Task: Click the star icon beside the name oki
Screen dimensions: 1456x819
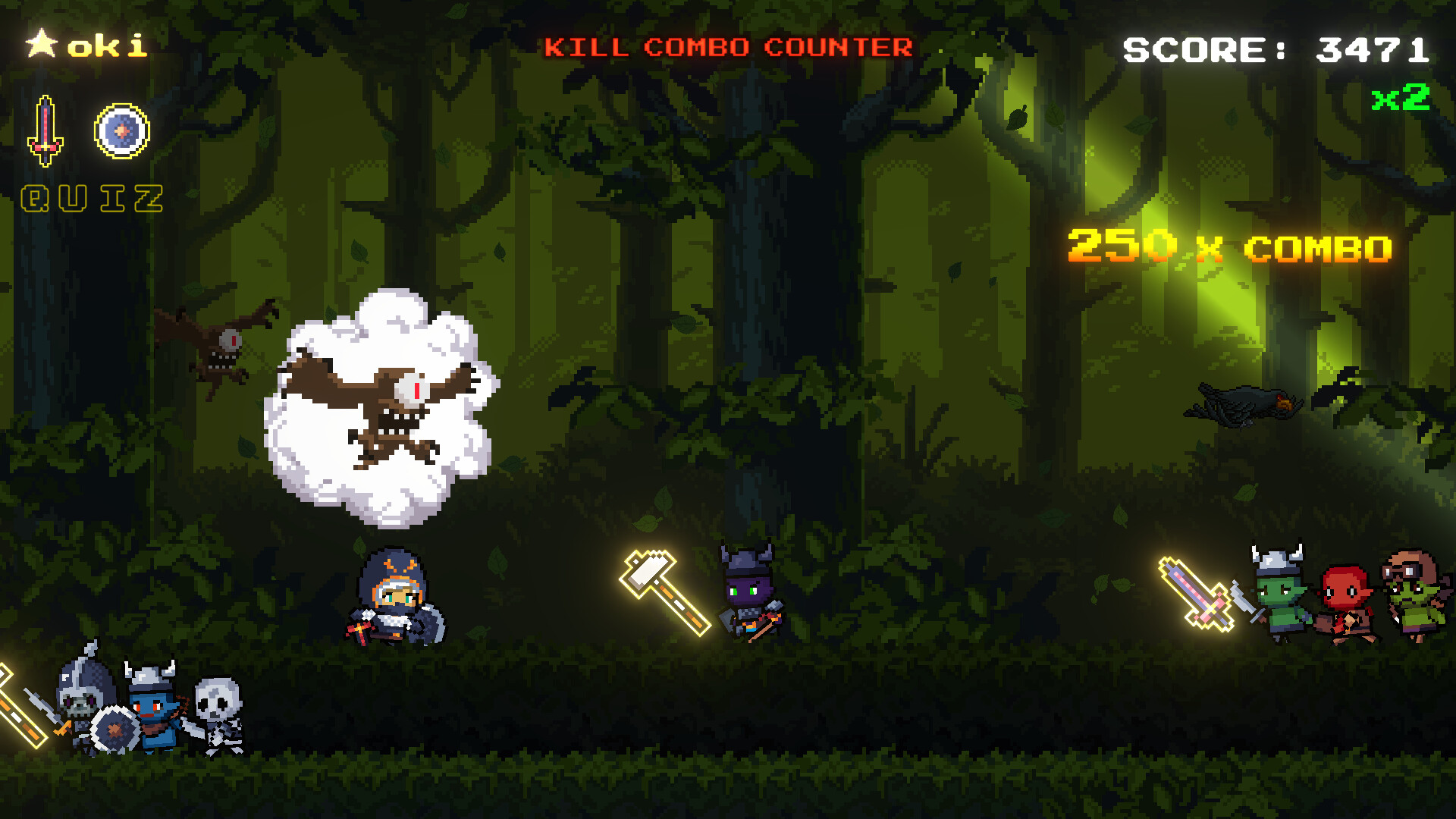Action: click(42, 45)
